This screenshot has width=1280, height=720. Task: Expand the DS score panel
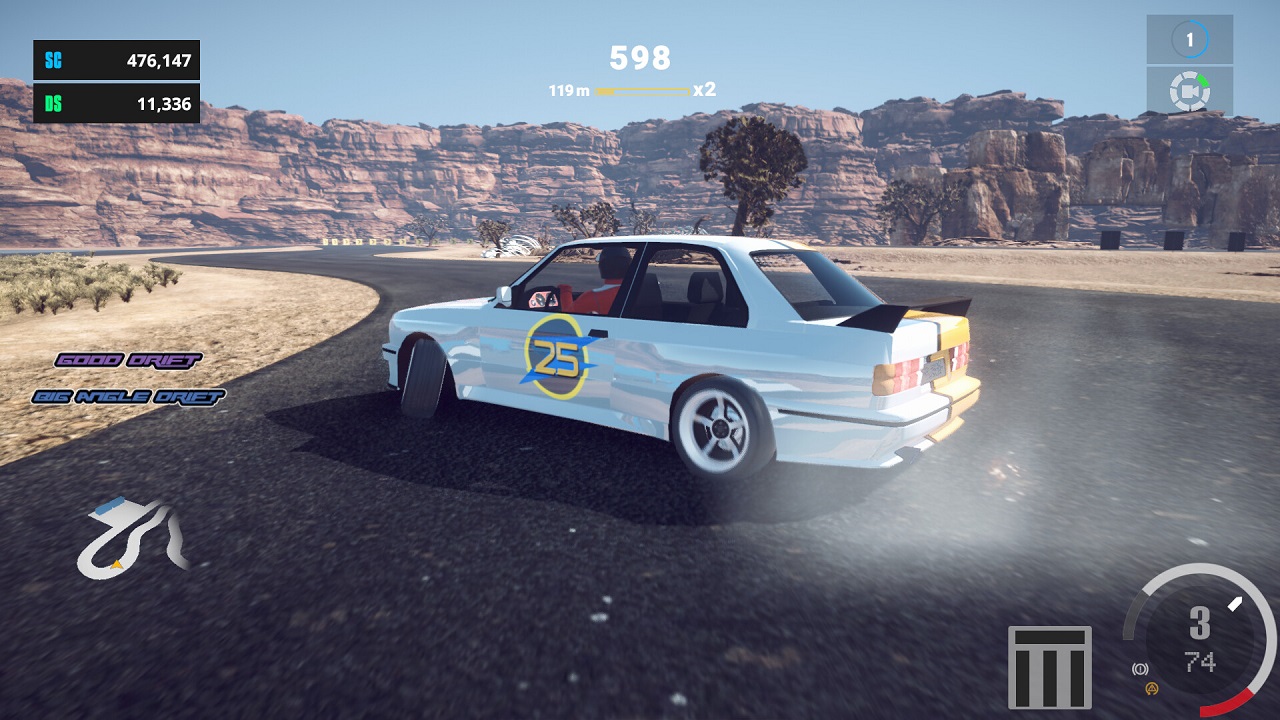tap(115, 101)
